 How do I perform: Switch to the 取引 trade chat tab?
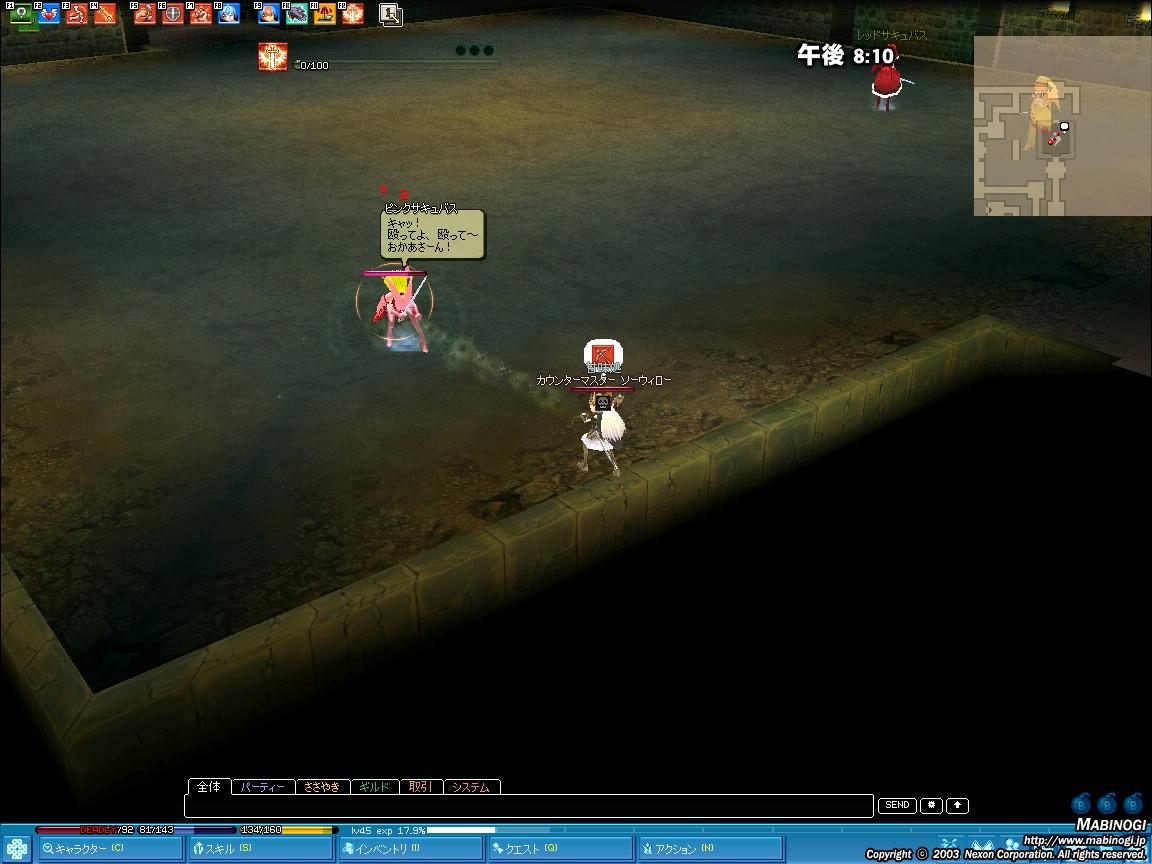click(420, 787)
